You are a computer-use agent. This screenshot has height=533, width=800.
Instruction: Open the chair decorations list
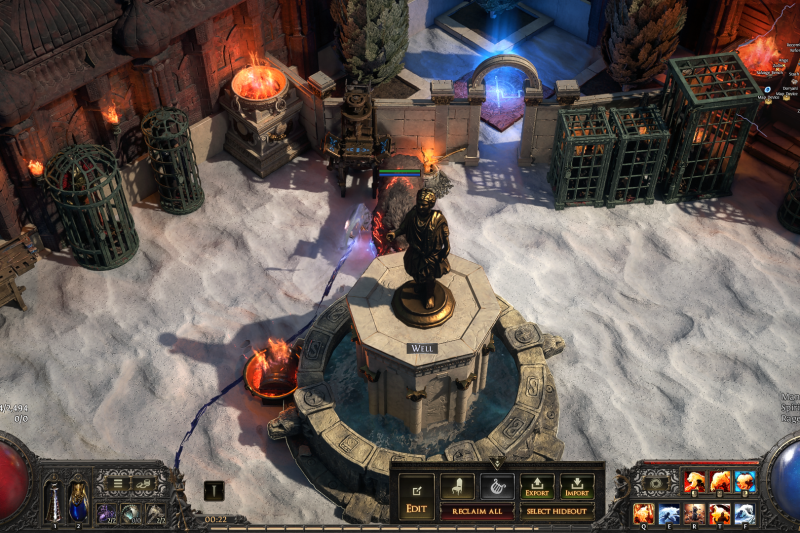(x=457, y=486)
